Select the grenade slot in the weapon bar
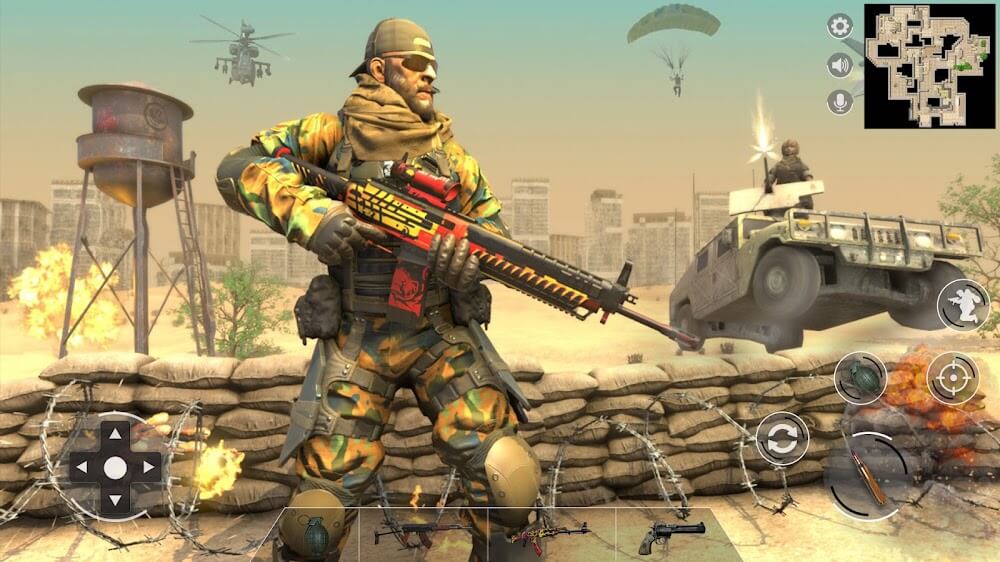Viewport: 1000px width, 562px height. (318, 534)
